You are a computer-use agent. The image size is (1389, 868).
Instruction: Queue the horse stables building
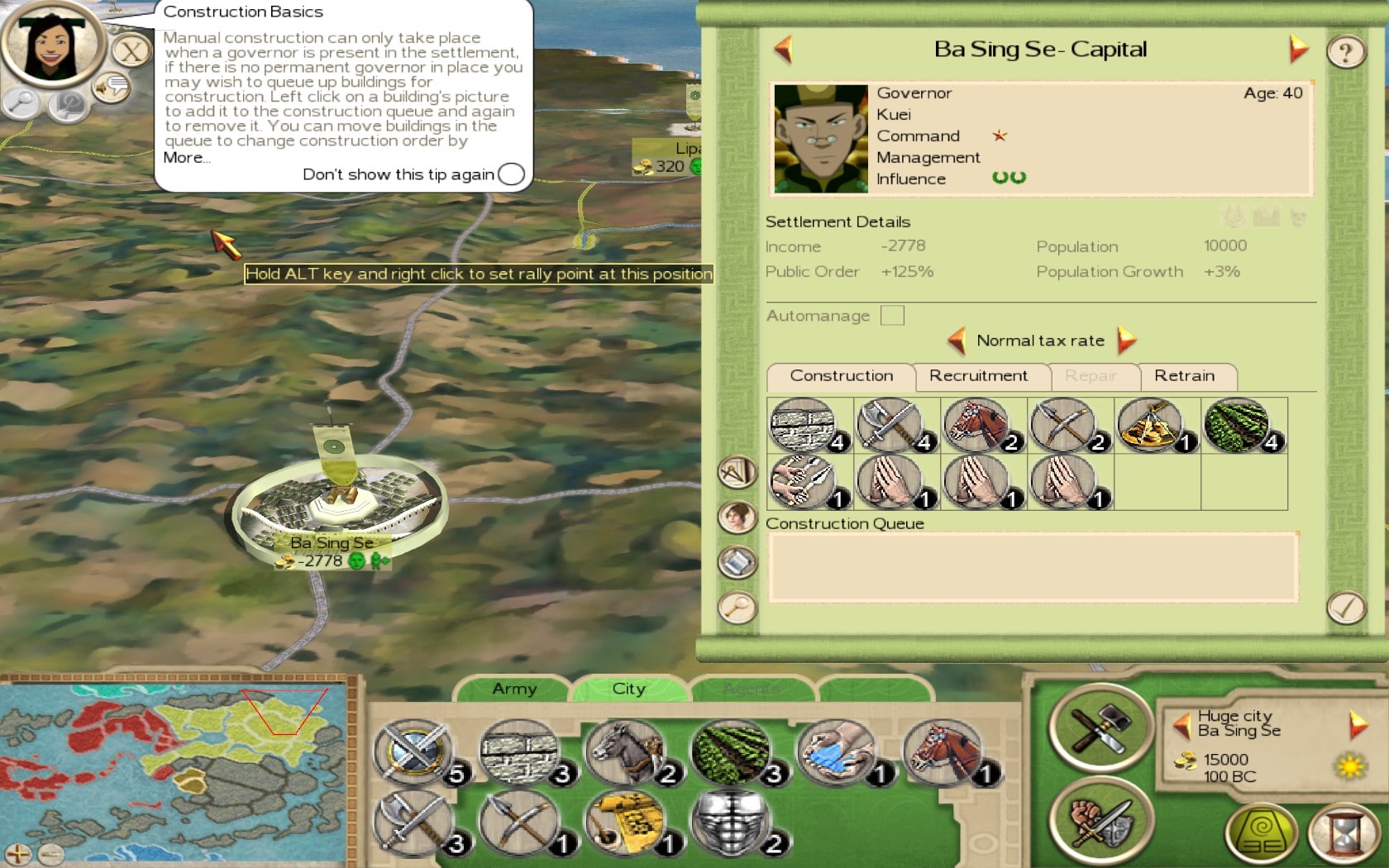(976, 425)
